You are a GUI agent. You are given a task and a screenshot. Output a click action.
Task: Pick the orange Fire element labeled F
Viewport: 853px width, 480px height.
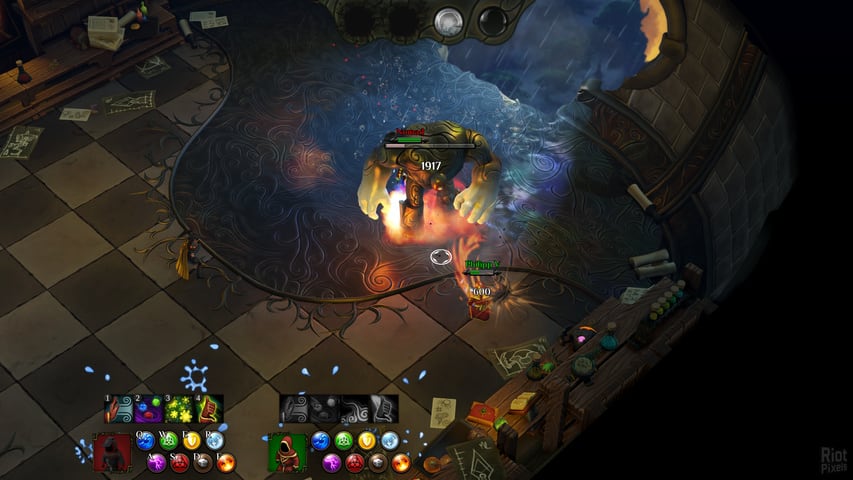point(226,462)
